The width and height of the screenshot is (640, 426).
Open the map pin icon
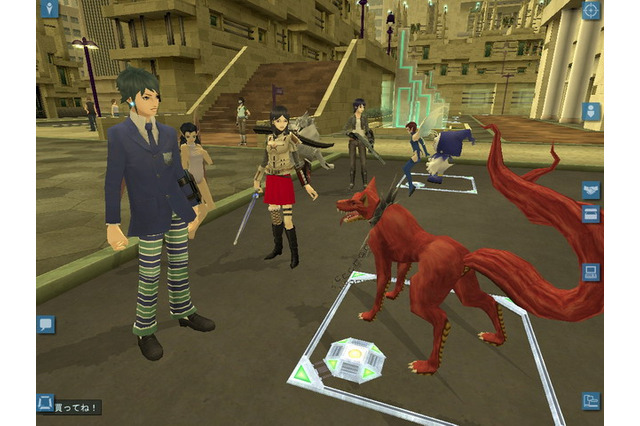point(49,10)
